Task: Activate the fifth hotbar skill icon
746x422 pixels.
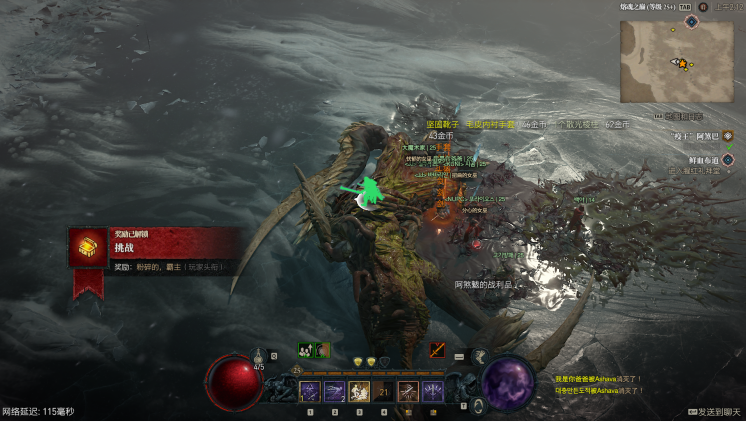Action: coord(408,392)
